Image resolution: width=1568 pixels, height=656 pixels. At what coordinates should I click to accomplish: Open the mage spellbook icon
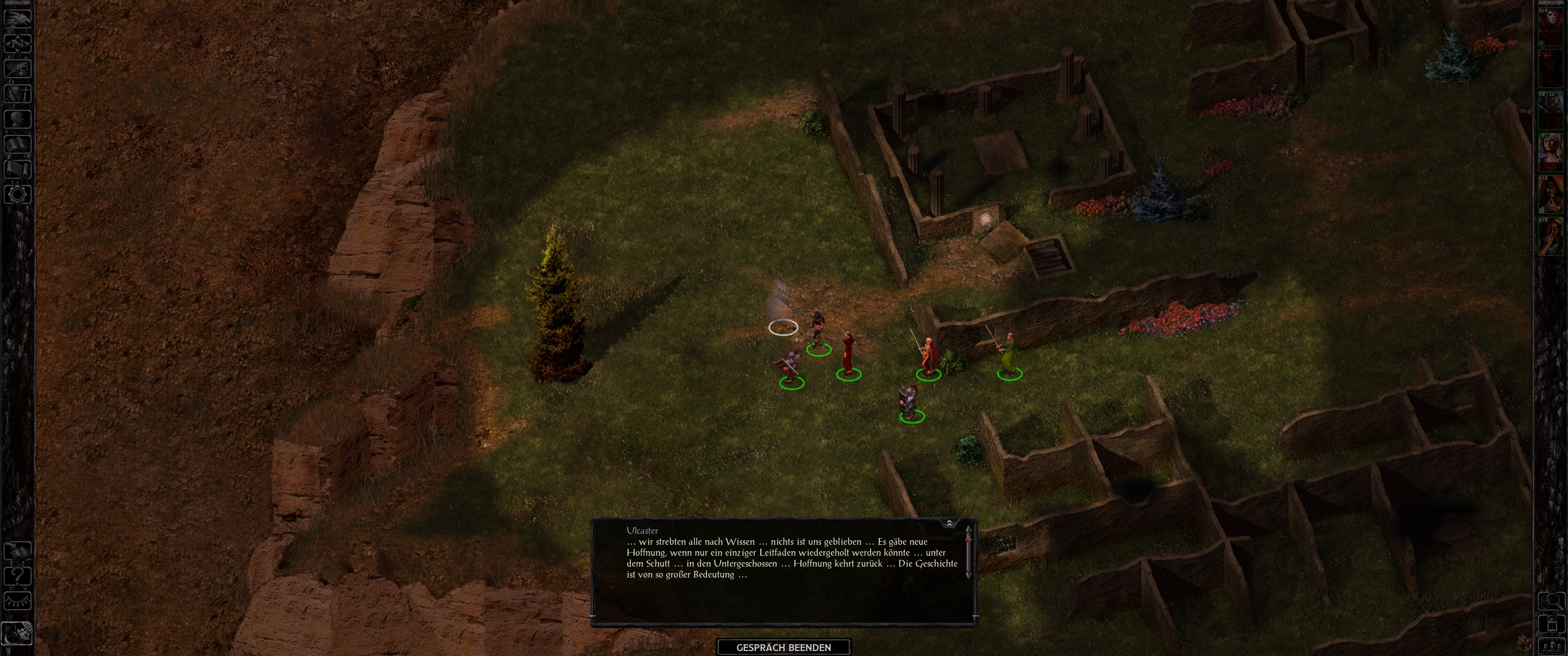(18, 144)
